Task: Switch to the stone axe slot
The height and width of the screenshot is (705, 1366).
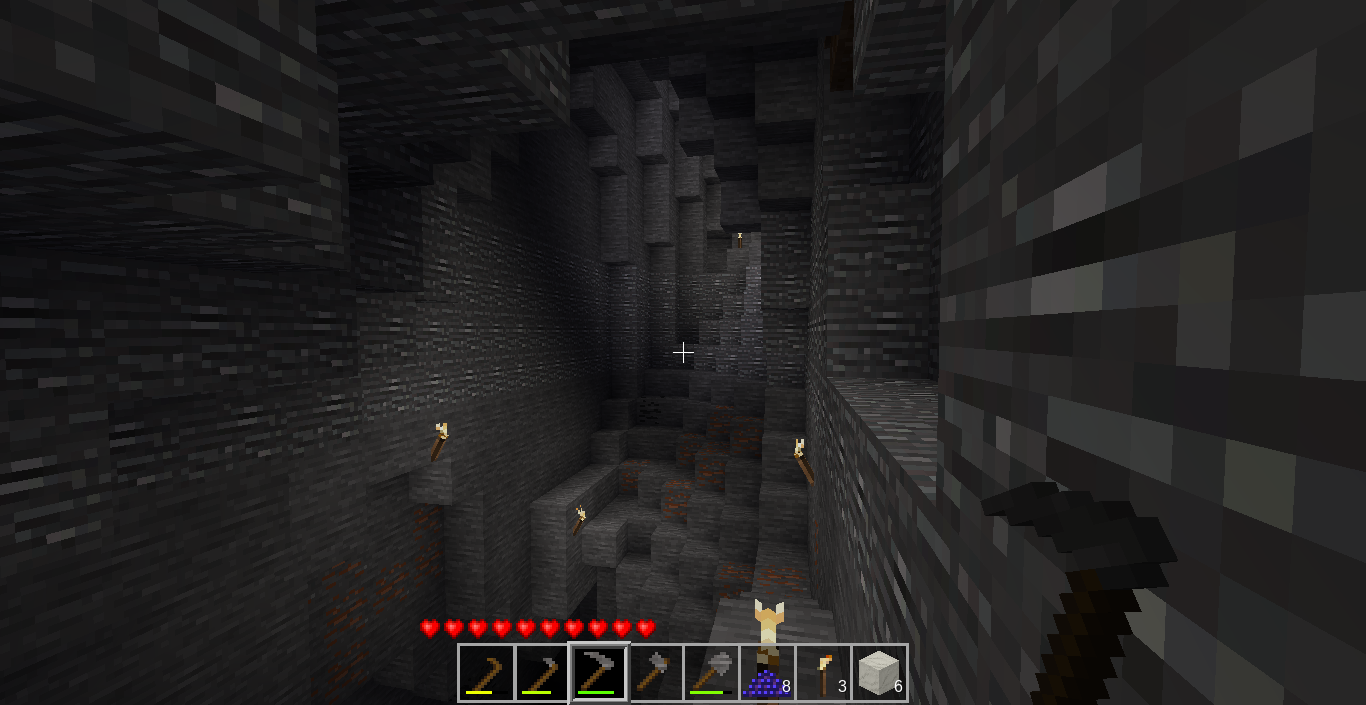Action: pyautogui.click(x=654, y=673)
